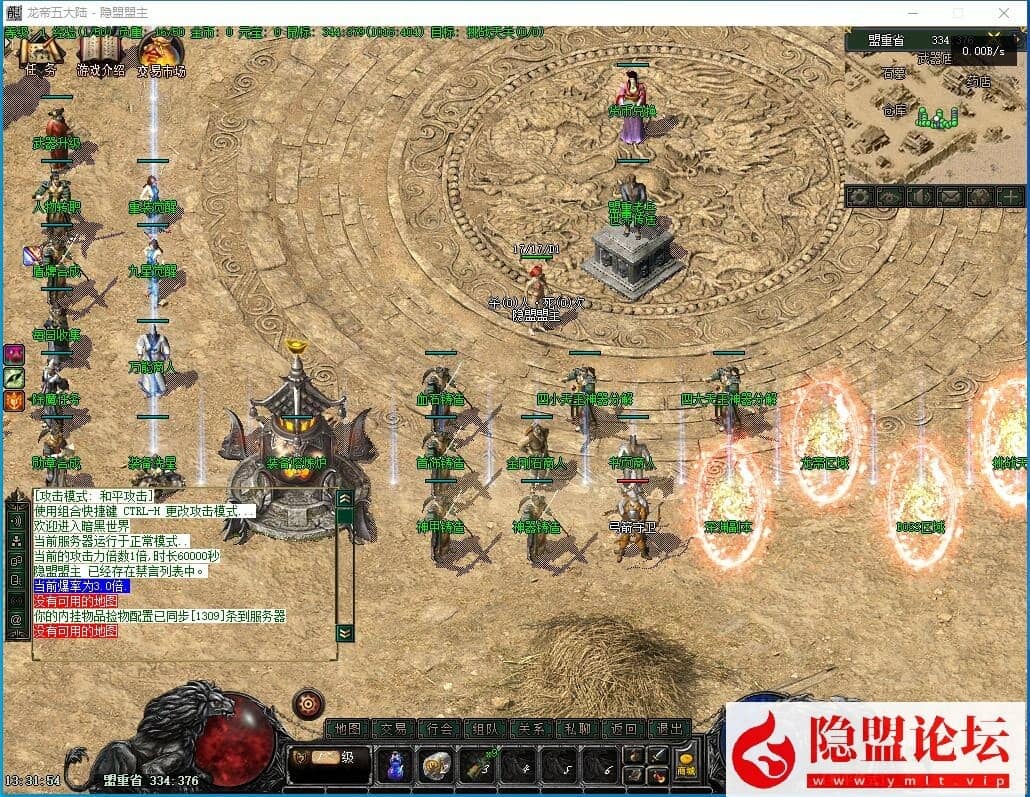Screen dimensions: 1030x797
Task: Open the 交易市场 trading market
Action: point(160,54)
